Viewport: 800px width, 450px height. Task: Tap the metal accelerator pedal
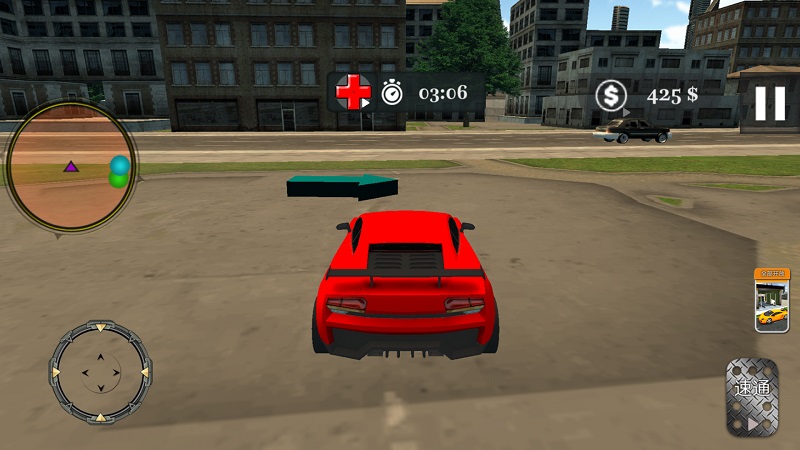(x=752, y=397)
